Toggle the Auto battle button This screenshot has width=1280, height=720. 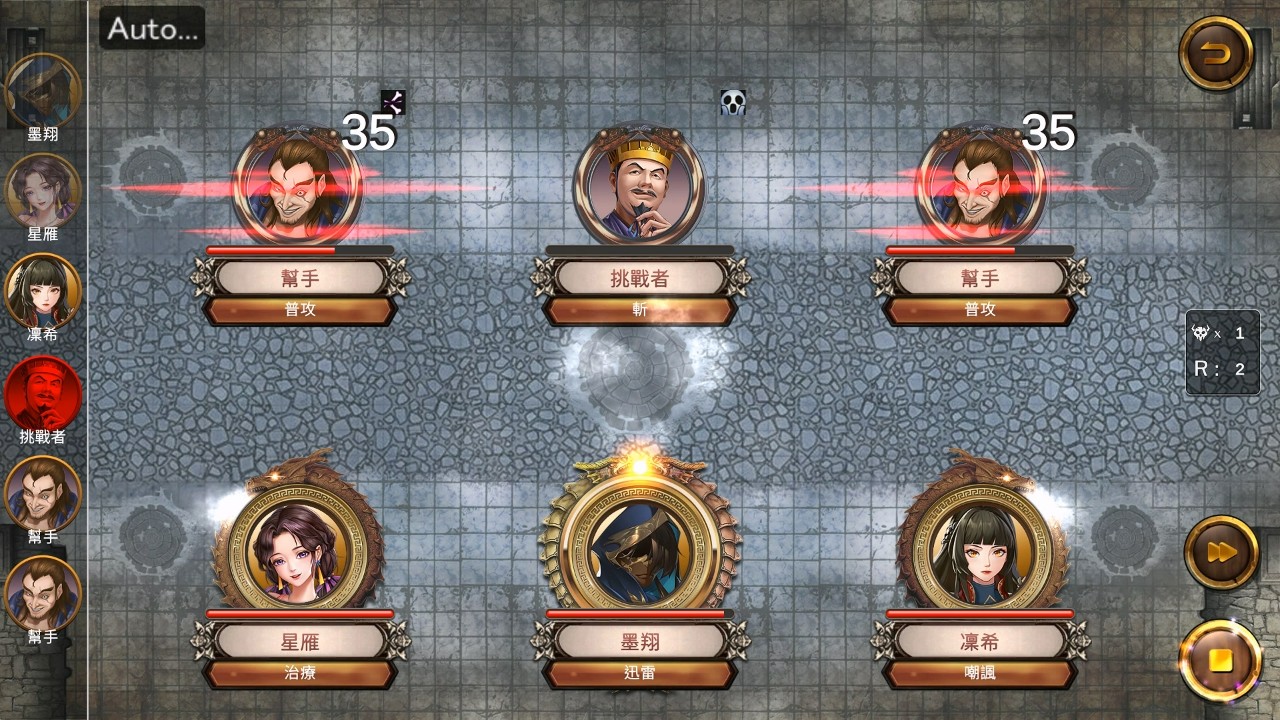[x=152, y=28]
